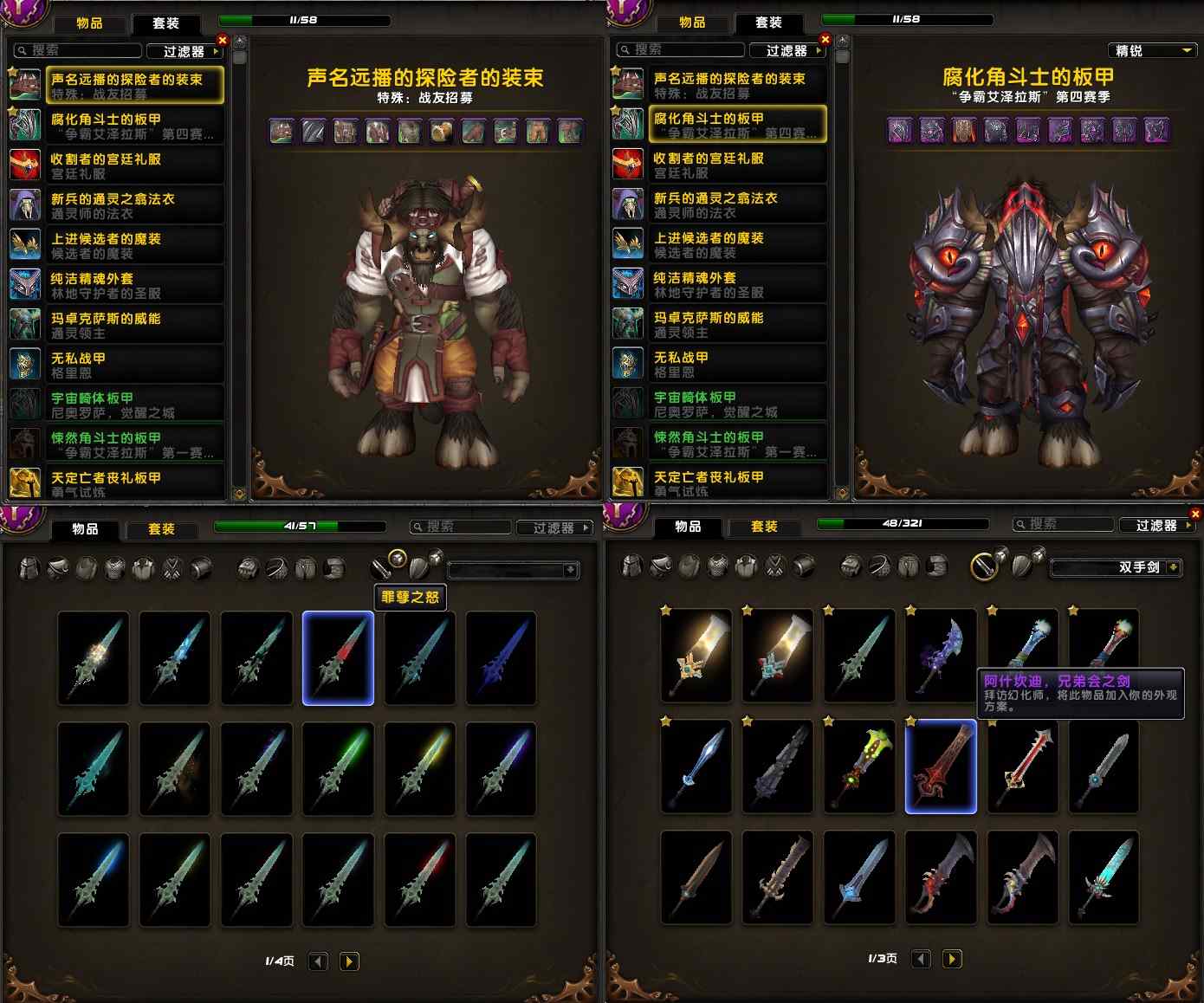Toggle favorite star on the crystal blue sword
The image size is (1204, 1003).
click(x=663, y=722)
